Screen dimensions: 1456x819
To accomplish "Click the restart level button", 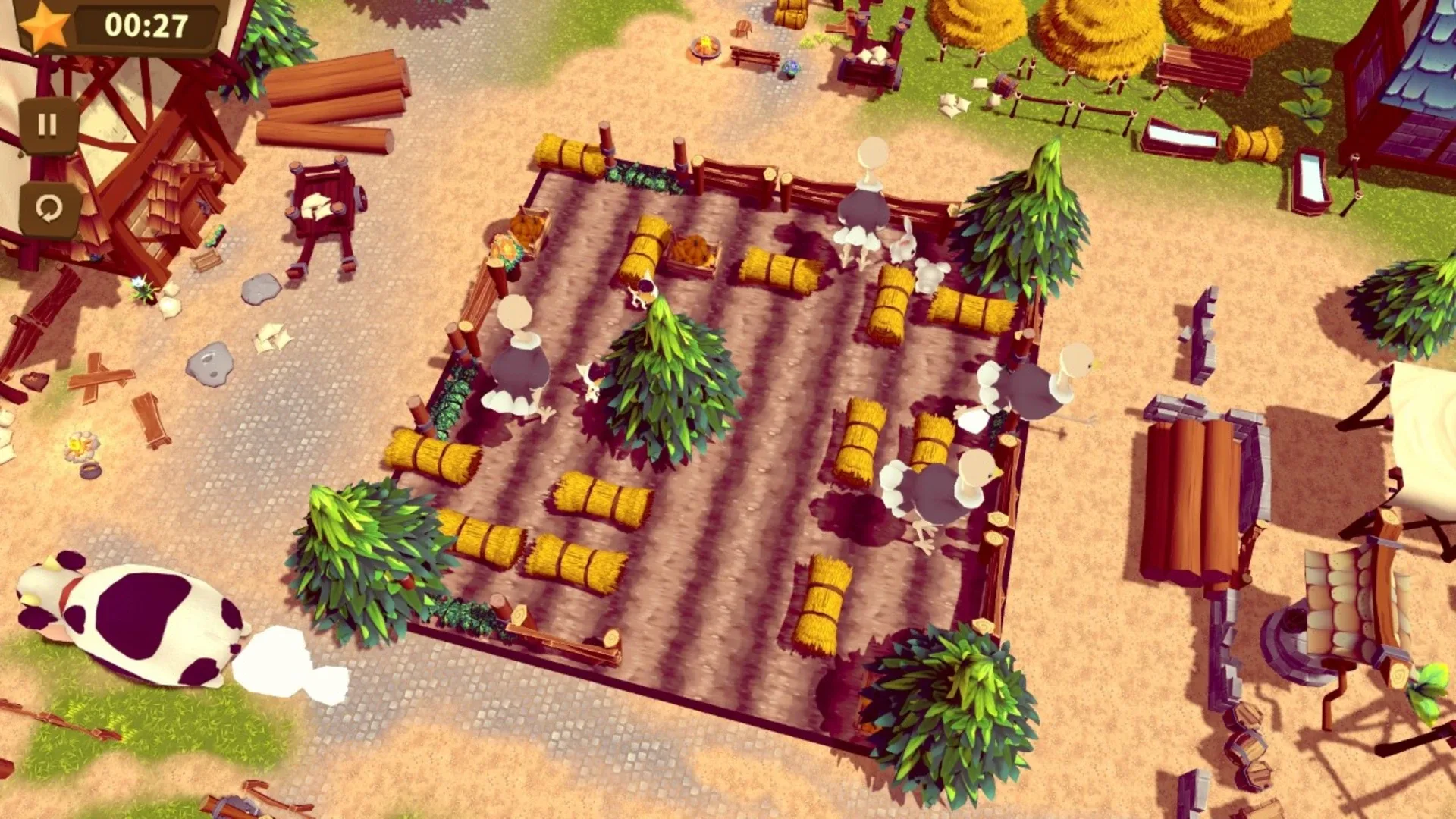I will tap(49, 206).
